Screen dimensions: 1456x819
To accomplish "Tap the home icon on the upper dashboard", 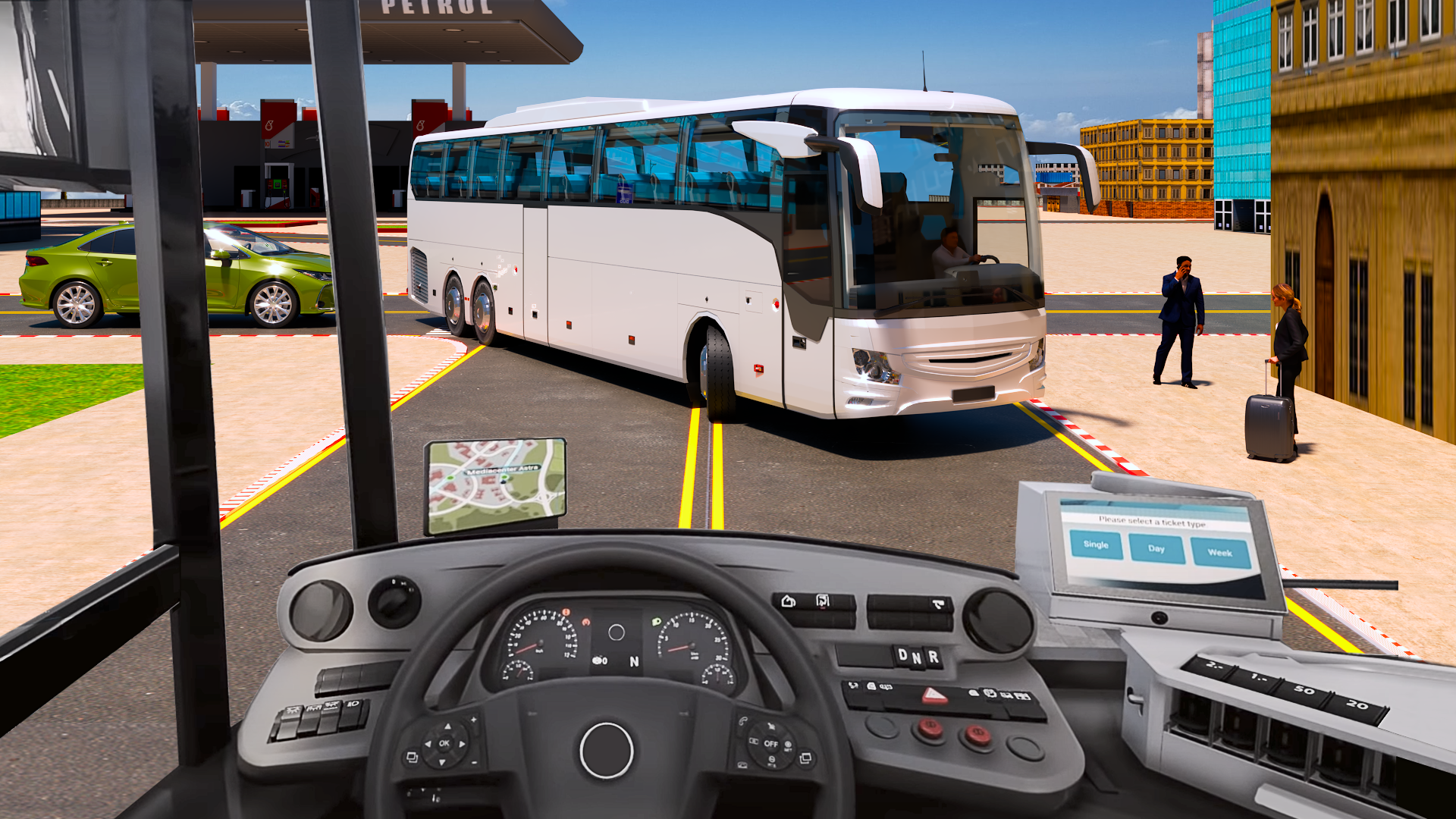I will [788, 601].
